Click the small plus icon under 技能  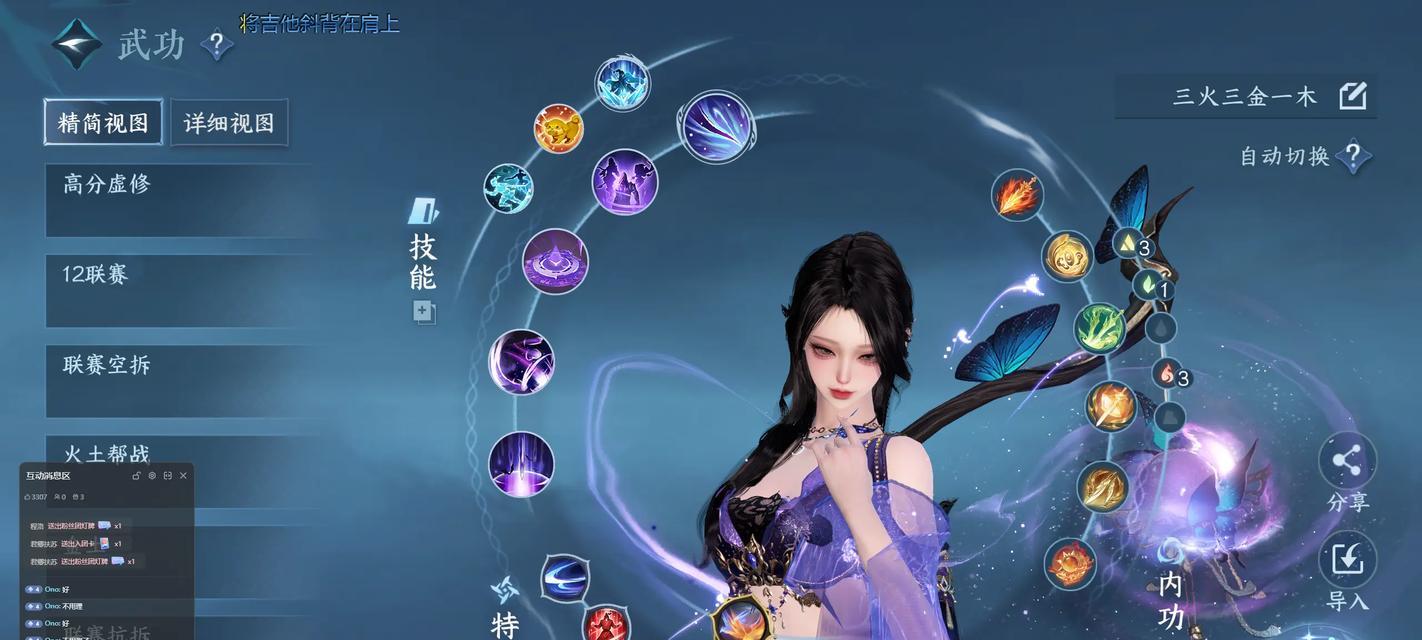[423, 312]
